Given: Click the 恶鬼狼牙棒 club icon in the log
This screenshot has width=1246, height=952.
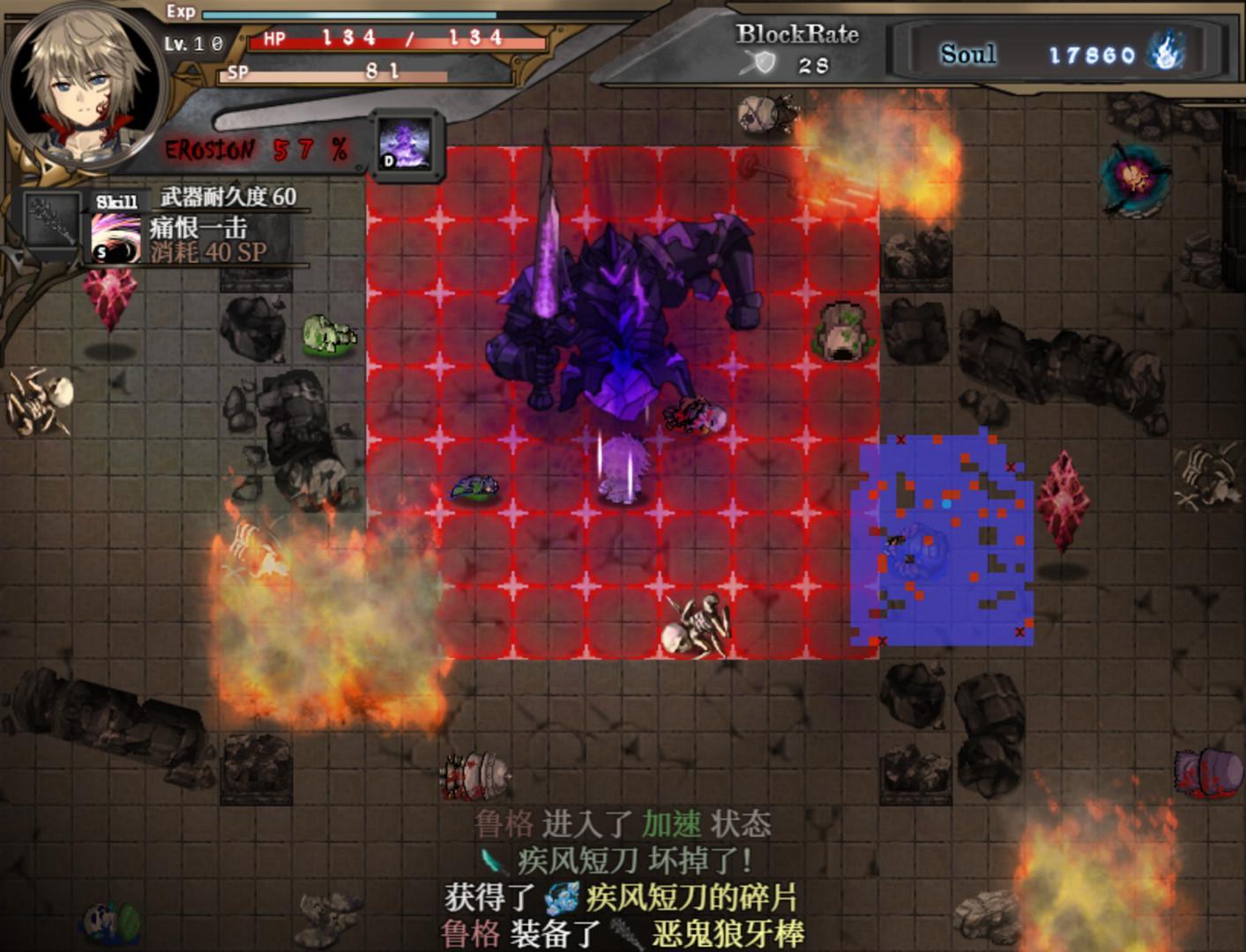Looking at the screenshot, I should 624,930.
